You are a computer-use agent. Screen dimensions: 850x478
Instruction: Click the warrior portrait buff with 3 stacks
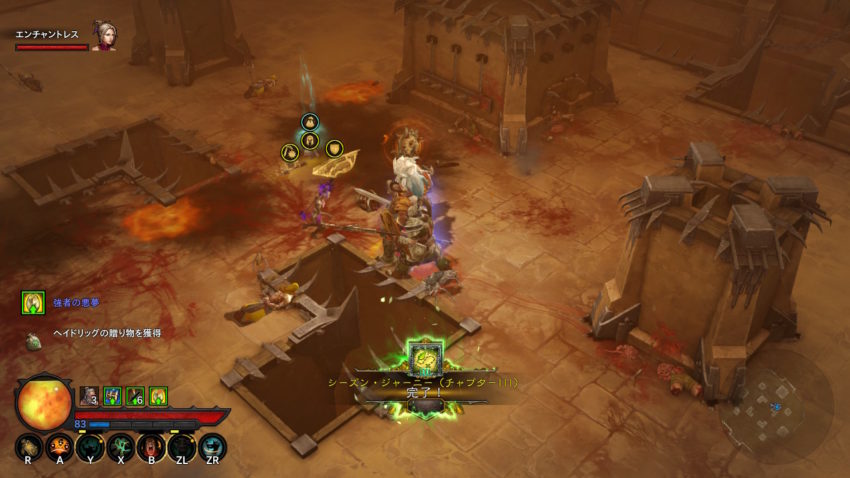tap(90, 396)
